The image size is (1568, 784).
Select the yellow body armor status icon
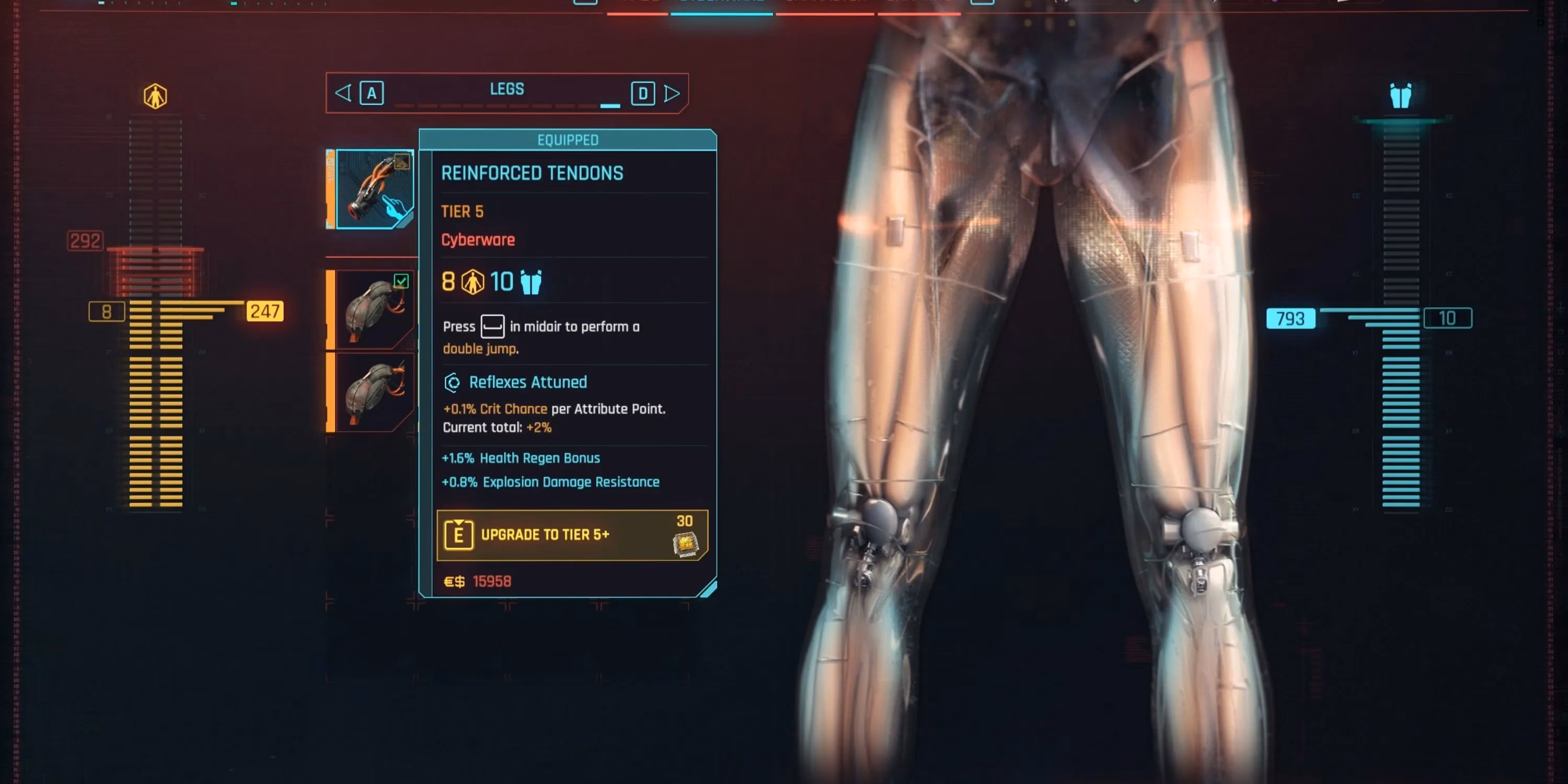coord(155,95)
